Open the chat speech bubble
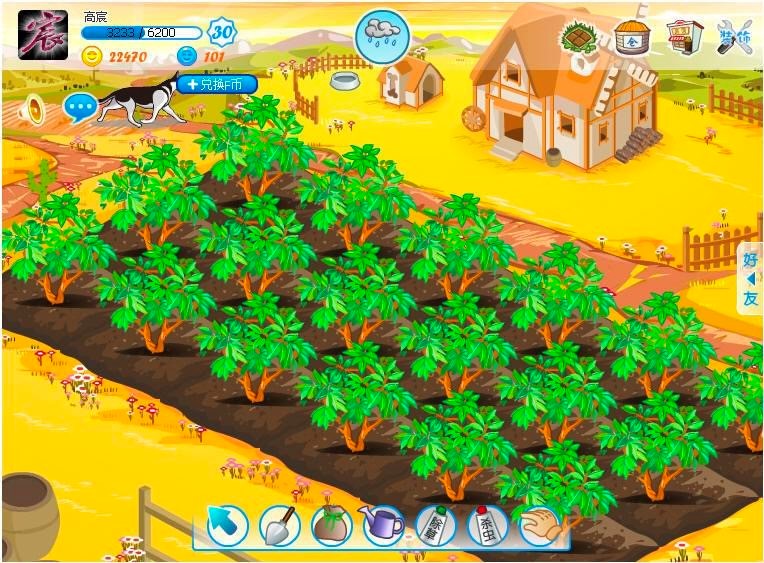The image size is (764, 563). [x=80, y=106]
